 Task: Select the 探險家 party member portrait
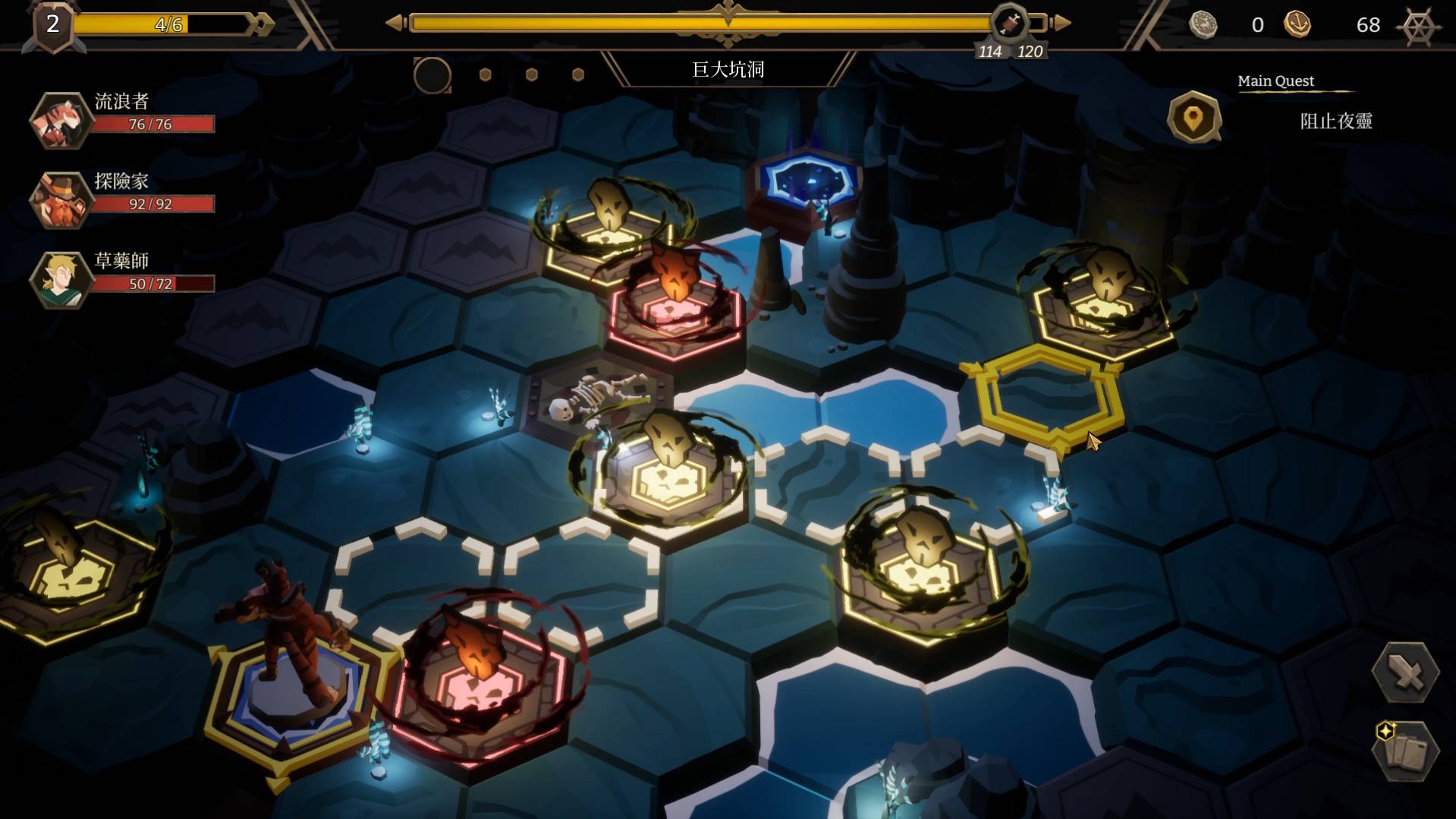tap(60, 200)
